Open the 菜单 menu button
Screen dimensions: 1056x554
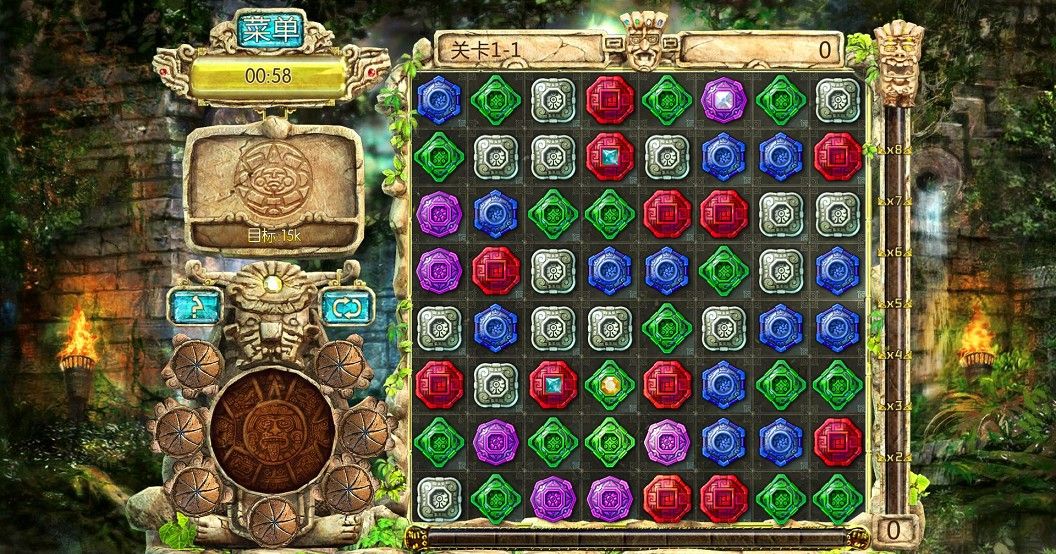pos(271,31)
